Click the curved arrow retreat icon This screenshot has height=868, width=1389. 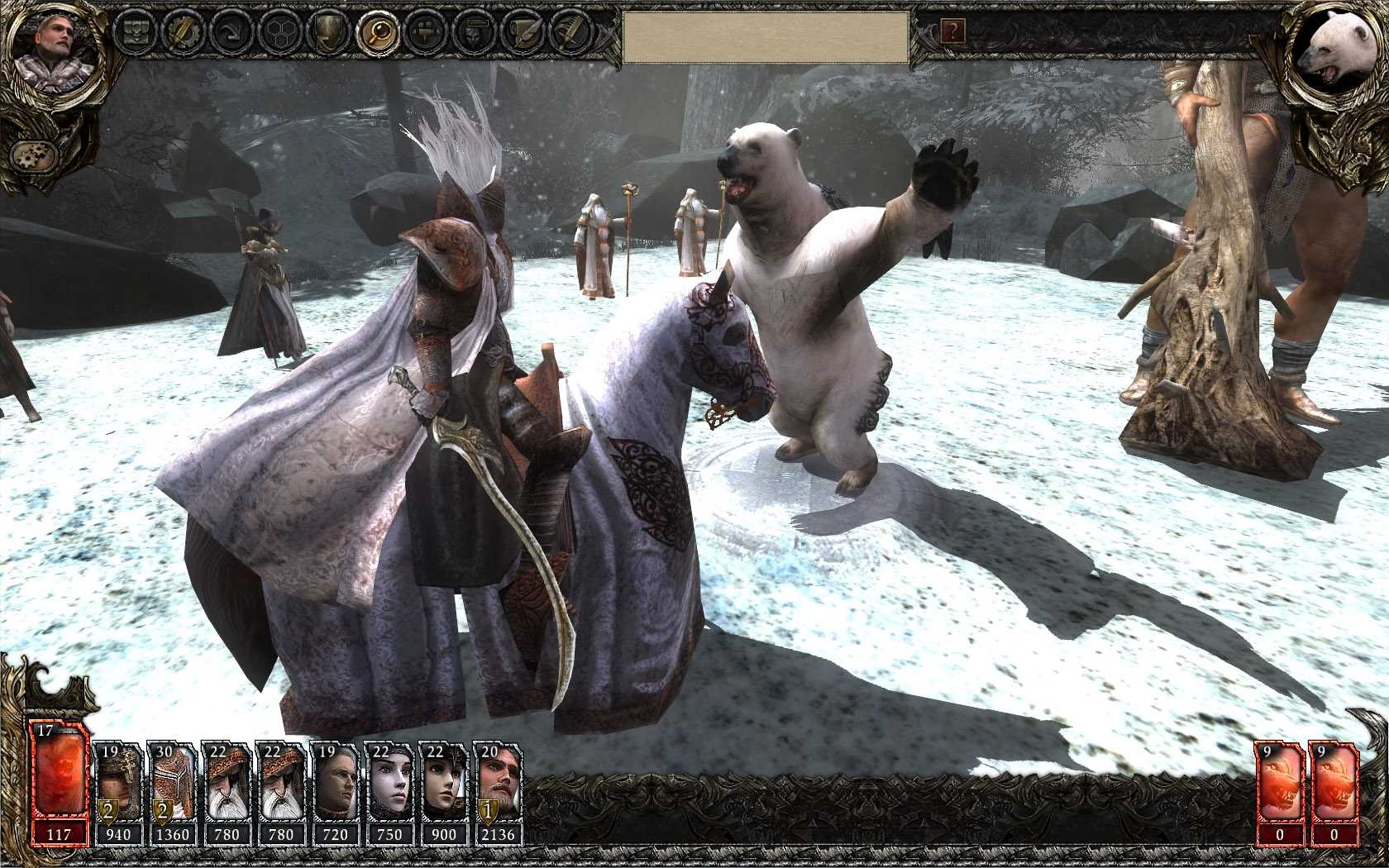tap(231, 33)
